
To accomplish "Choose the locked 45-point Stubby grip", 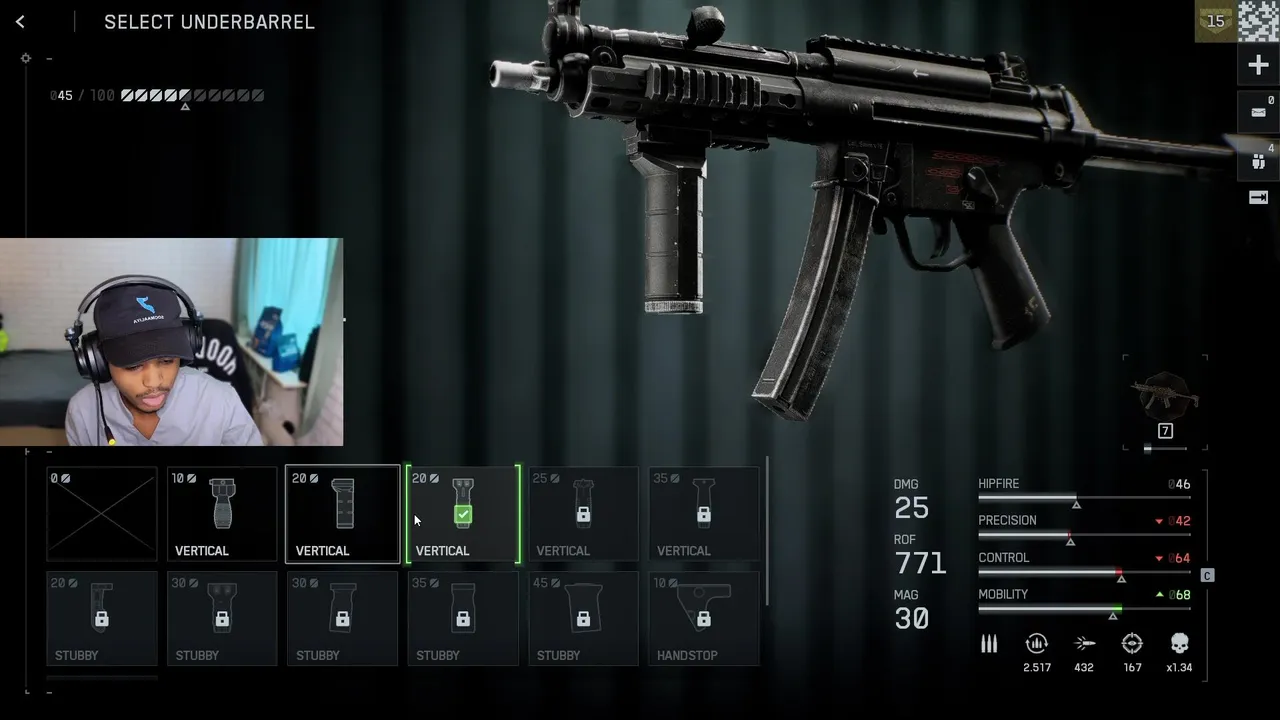I will (x=583, y=618).
